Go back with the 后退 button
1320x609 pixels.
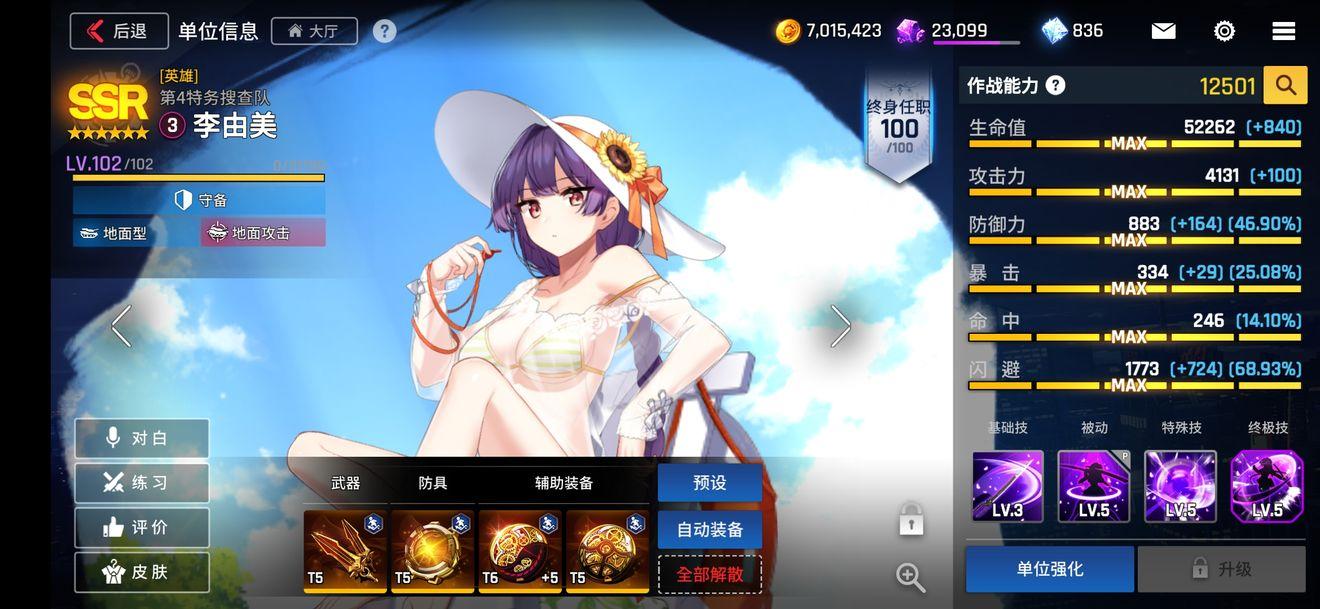click(x=118, y=31)
